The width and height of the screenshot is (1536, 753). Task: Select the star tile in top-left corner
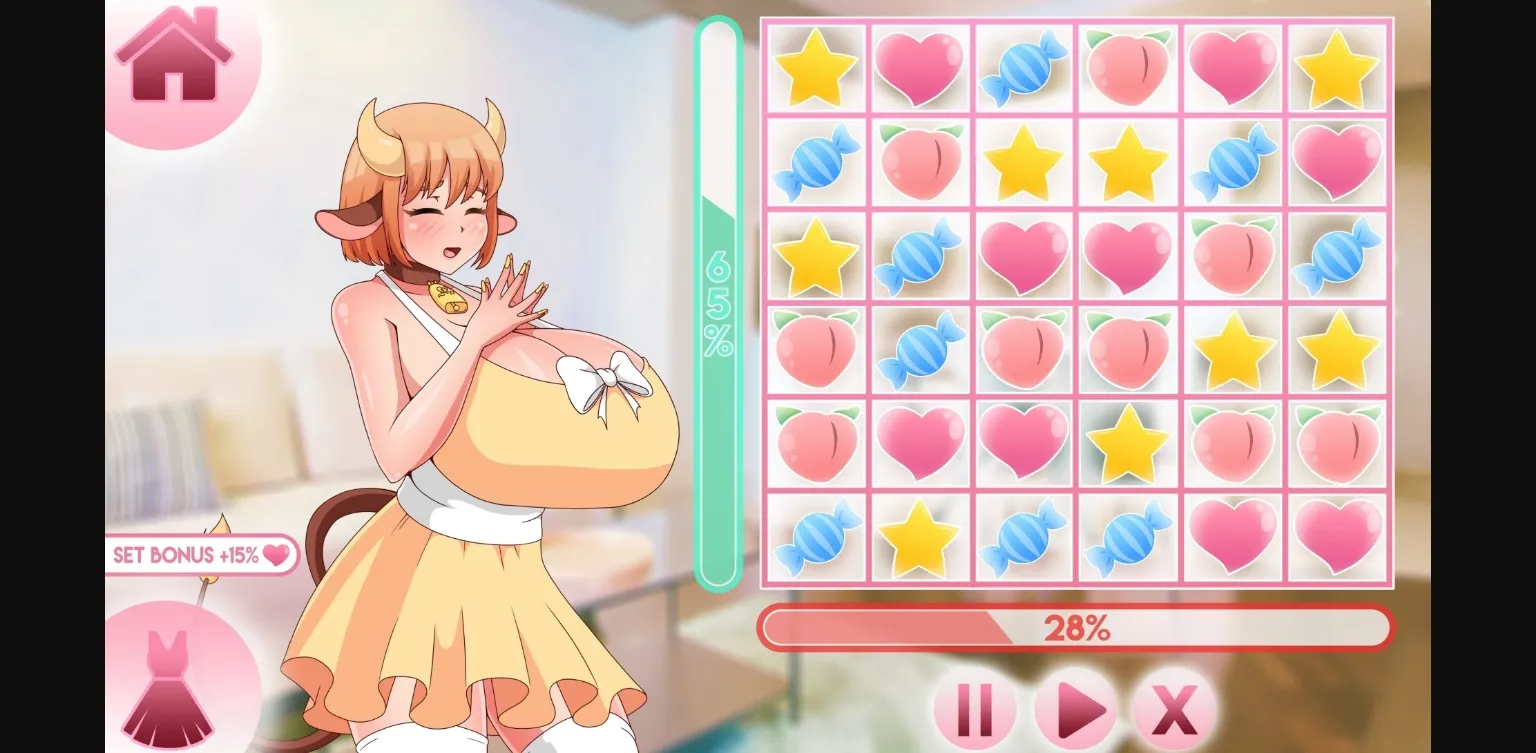815,66
